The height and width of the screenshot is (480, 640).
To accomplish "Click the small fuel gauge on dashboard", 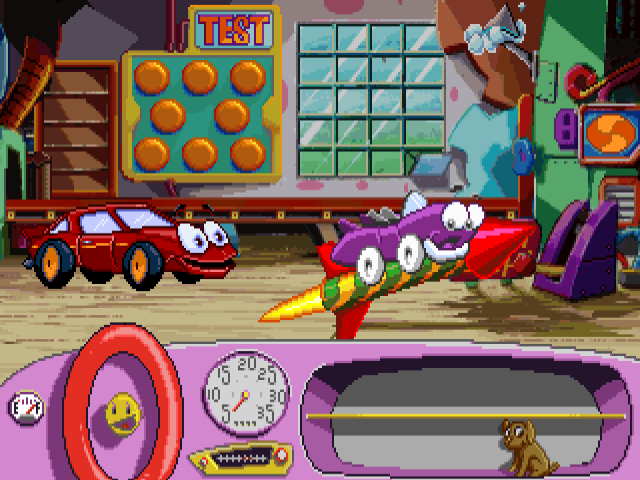I will (24, 406).
